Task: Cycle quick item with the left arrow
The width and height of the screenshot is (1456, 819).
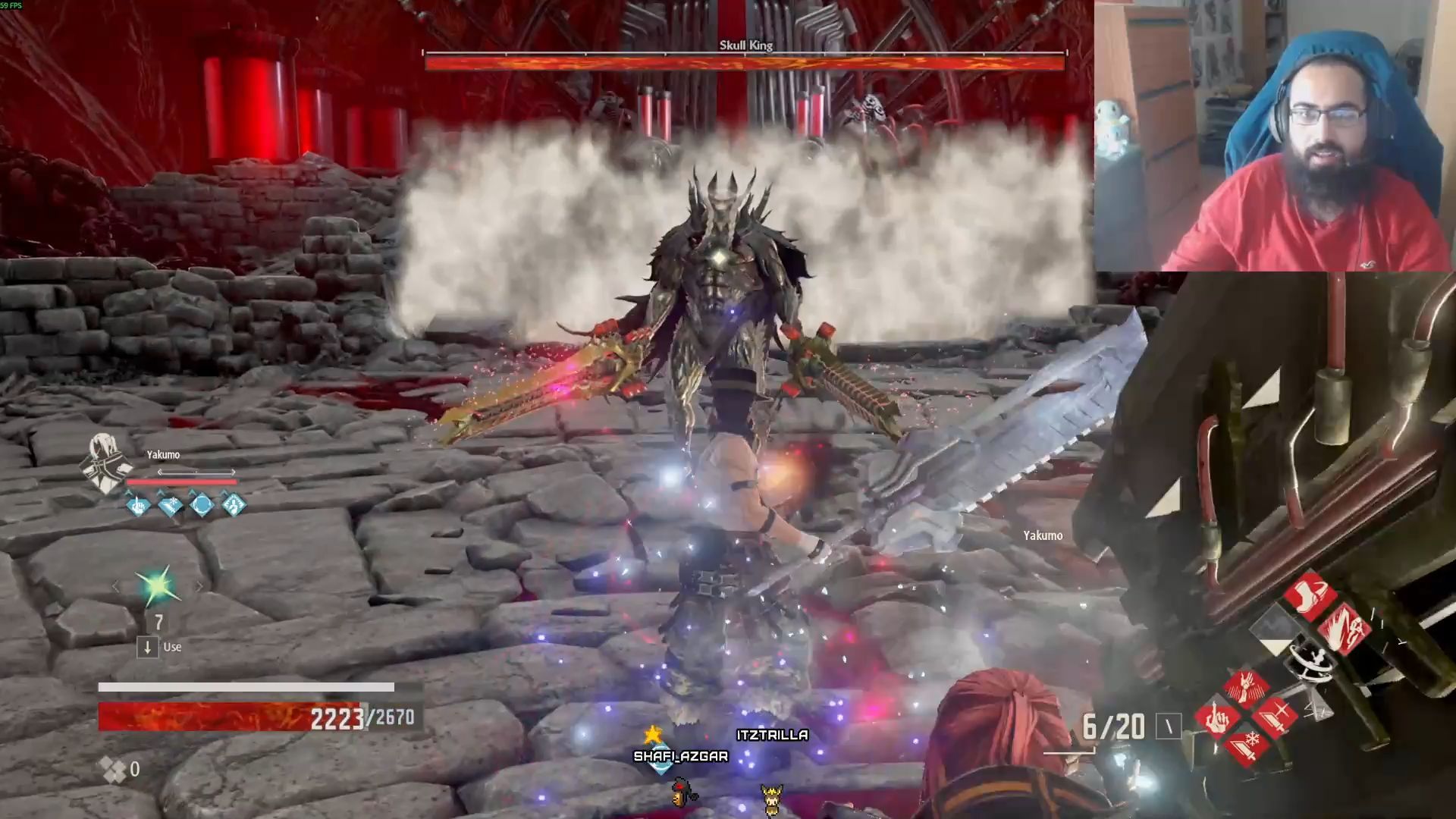Action: tap(116, 586)
